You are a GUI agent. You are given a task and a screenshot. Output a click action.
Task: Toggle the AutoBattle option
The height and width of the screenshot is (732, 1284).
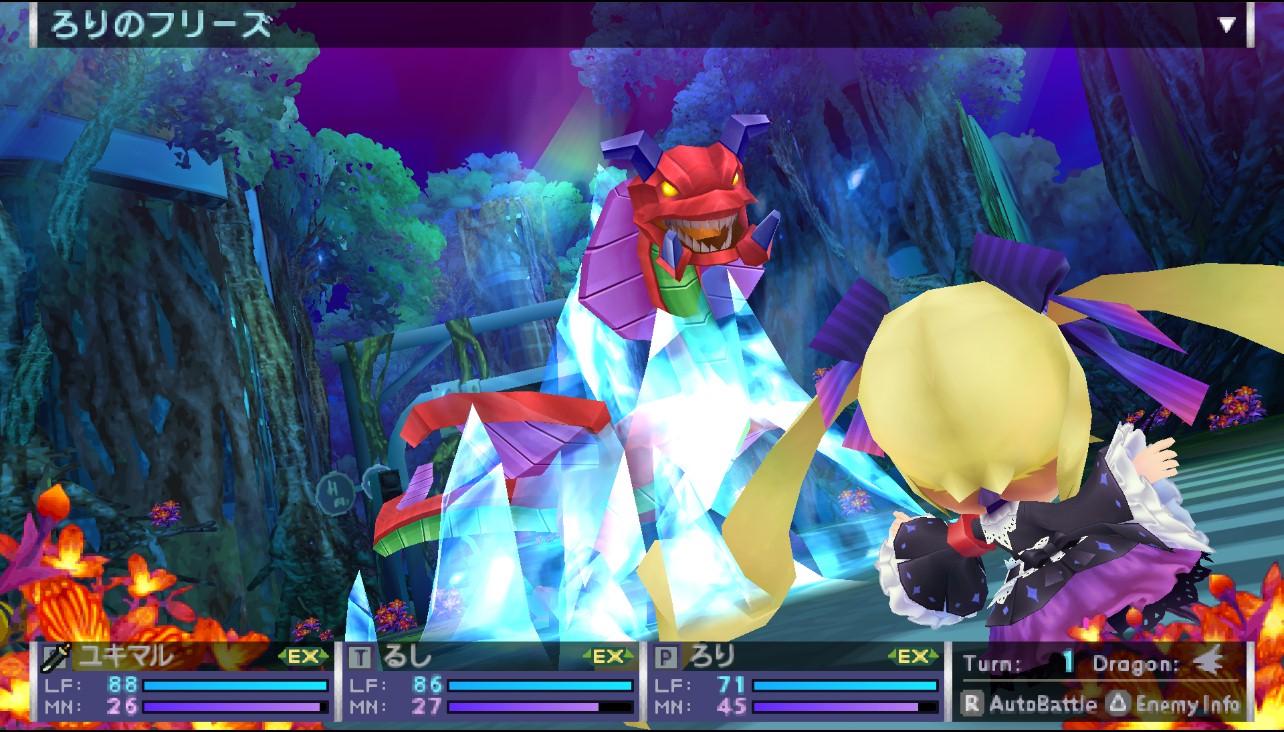pyautogui.click(x=1030, y=704)
